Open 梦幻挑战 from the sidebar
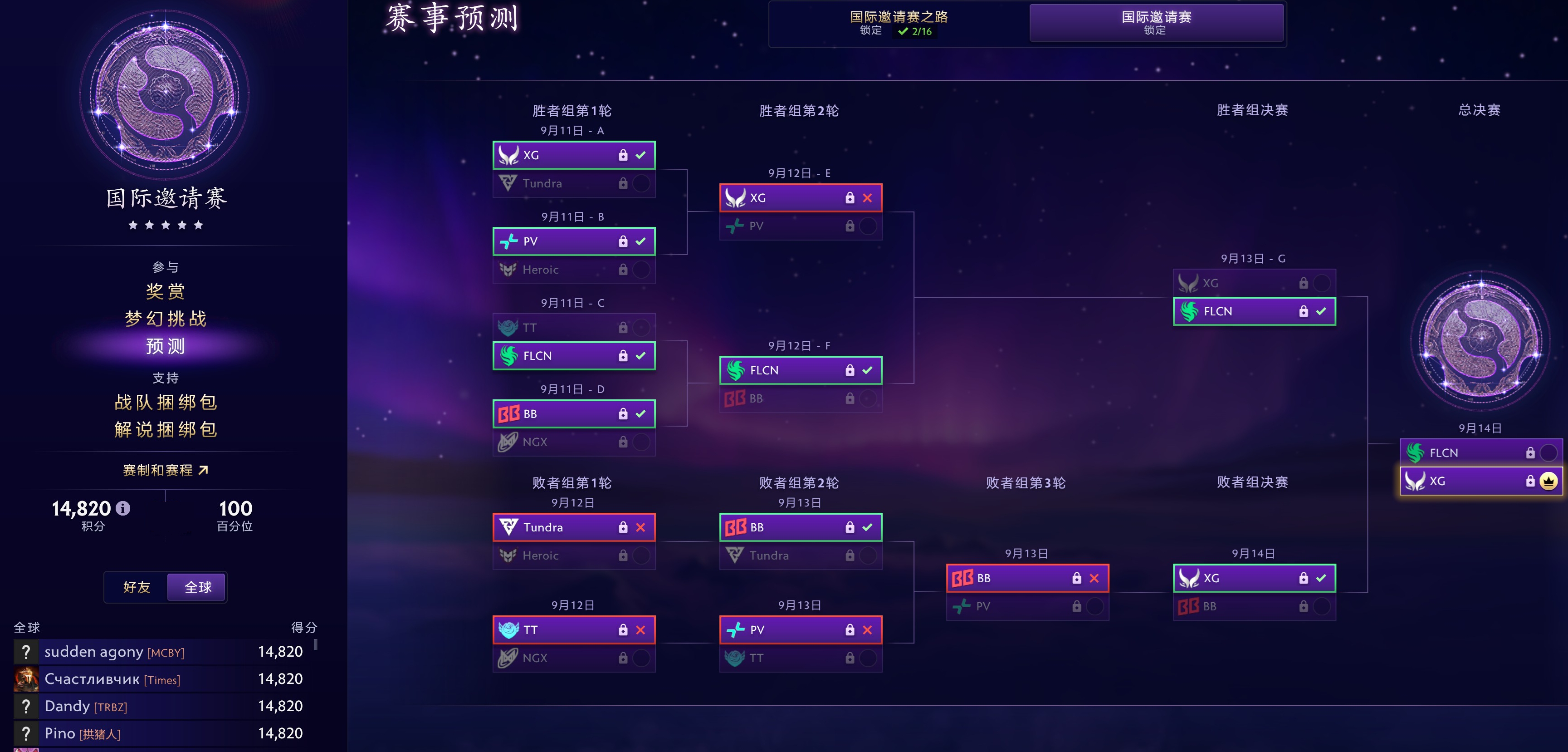1568x752 pixels. pyautogui.click(x=165, y=319)
